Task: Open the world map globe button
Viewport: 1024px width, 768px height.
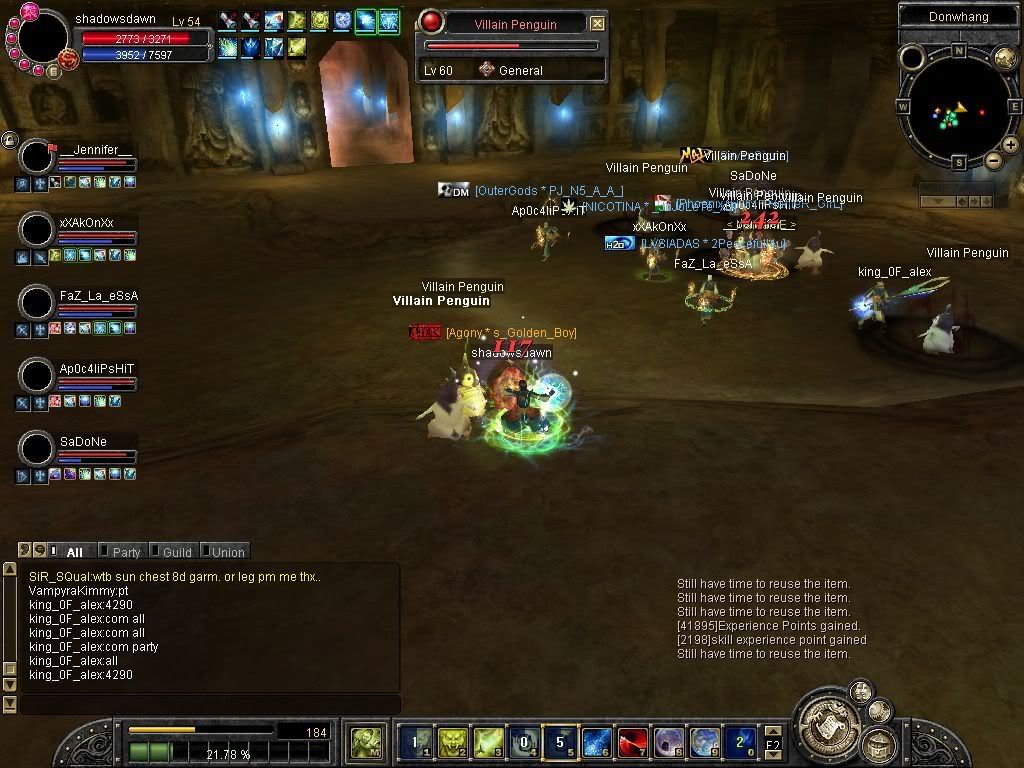Action: pos(1004,58)
